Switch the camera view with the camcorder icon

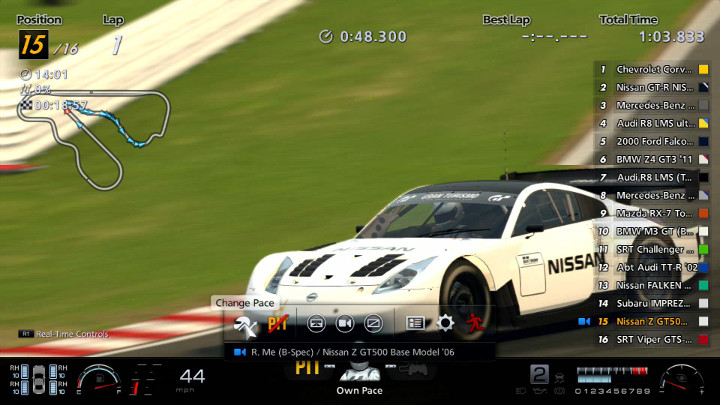click(344, 323)
